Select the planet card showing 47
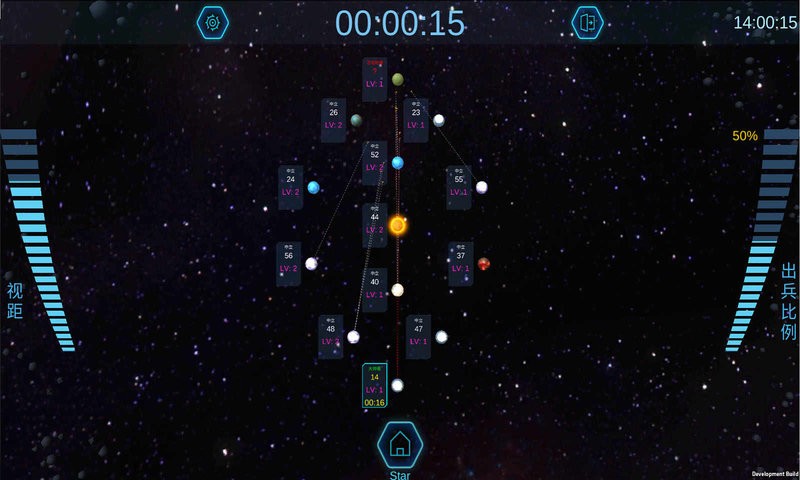This screenshot has width=800, height=480. [418, 335]
